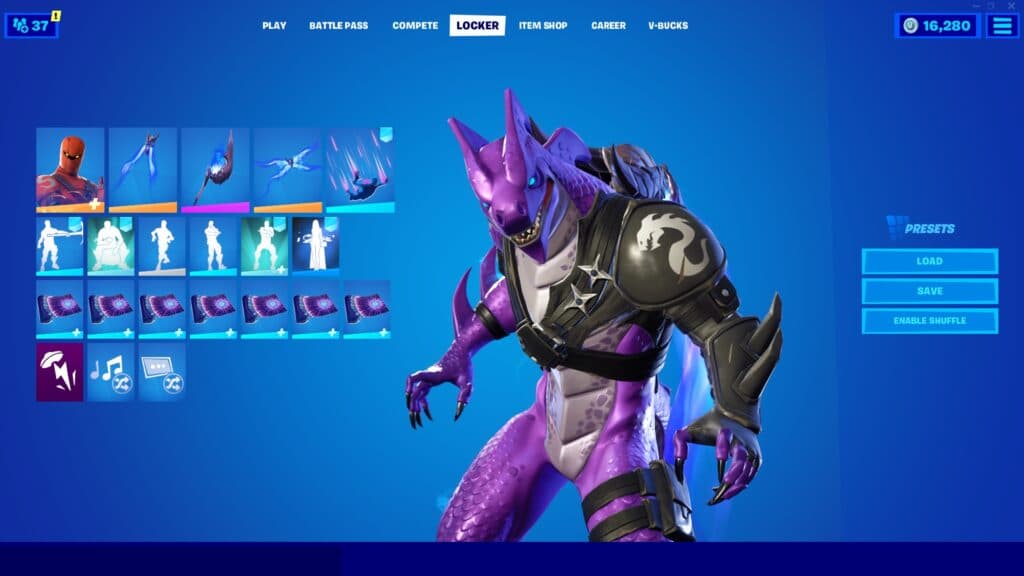Switch to the Battle Pass tab
Viewport: 1024px width, 576px height.
pos(338,26)
